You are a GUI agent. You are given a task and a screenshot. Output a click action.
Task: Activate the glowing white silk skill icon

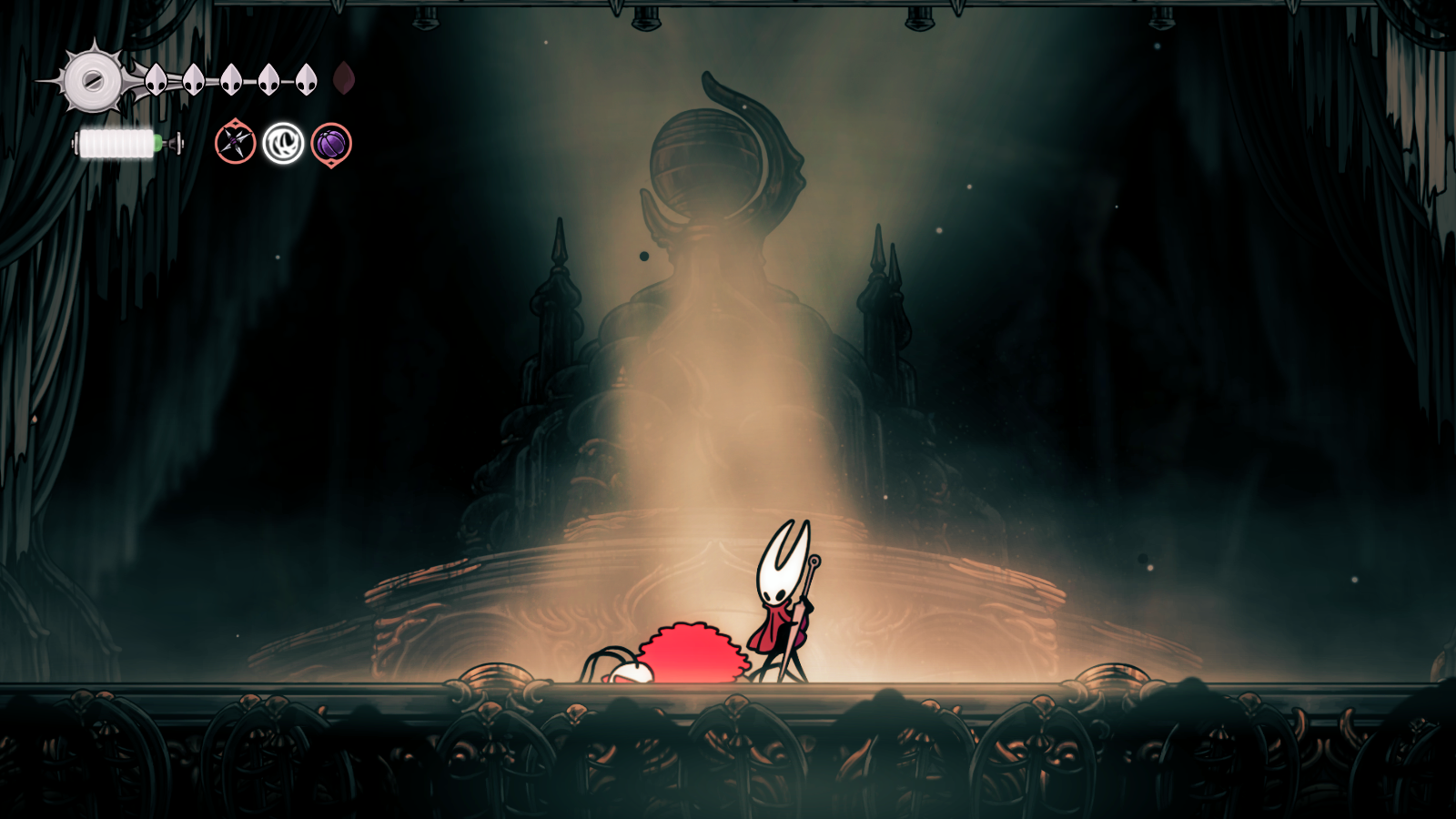pyautogui.click(x=283, y=144)
